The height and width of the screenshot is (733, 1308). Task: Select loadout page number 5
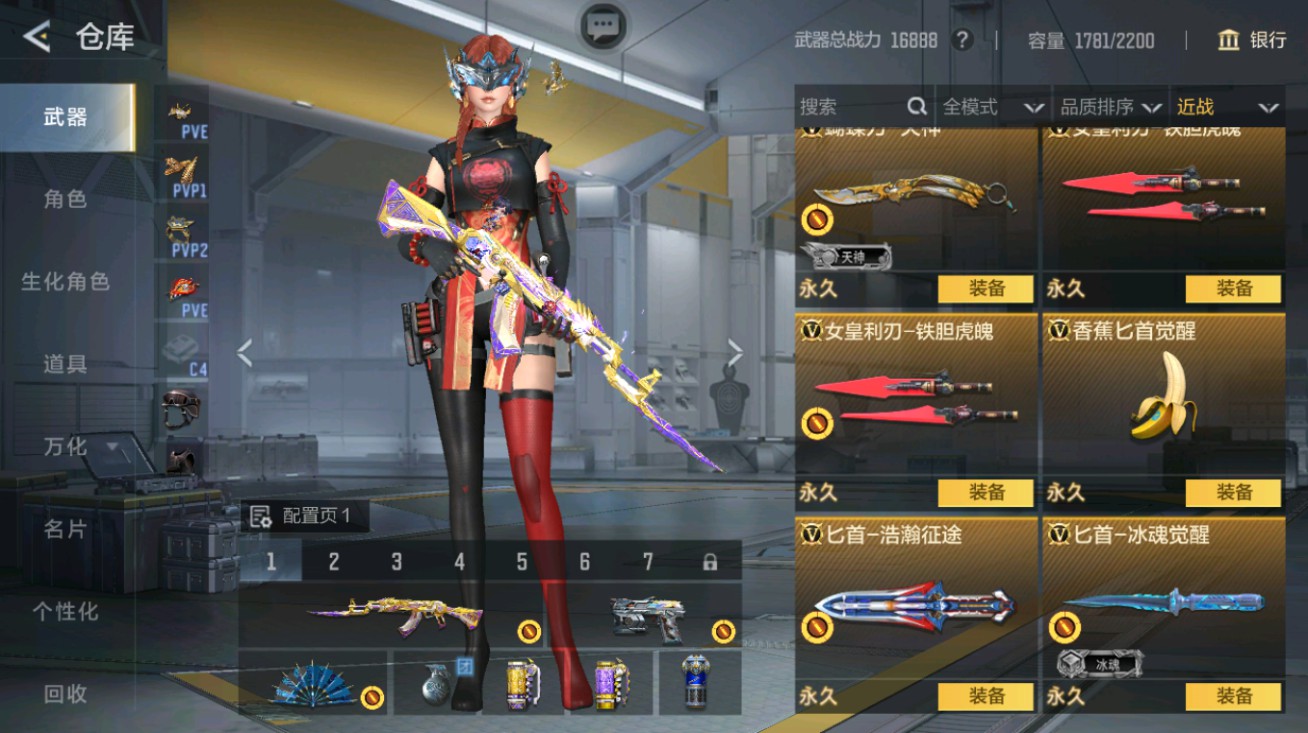point(520,563)
